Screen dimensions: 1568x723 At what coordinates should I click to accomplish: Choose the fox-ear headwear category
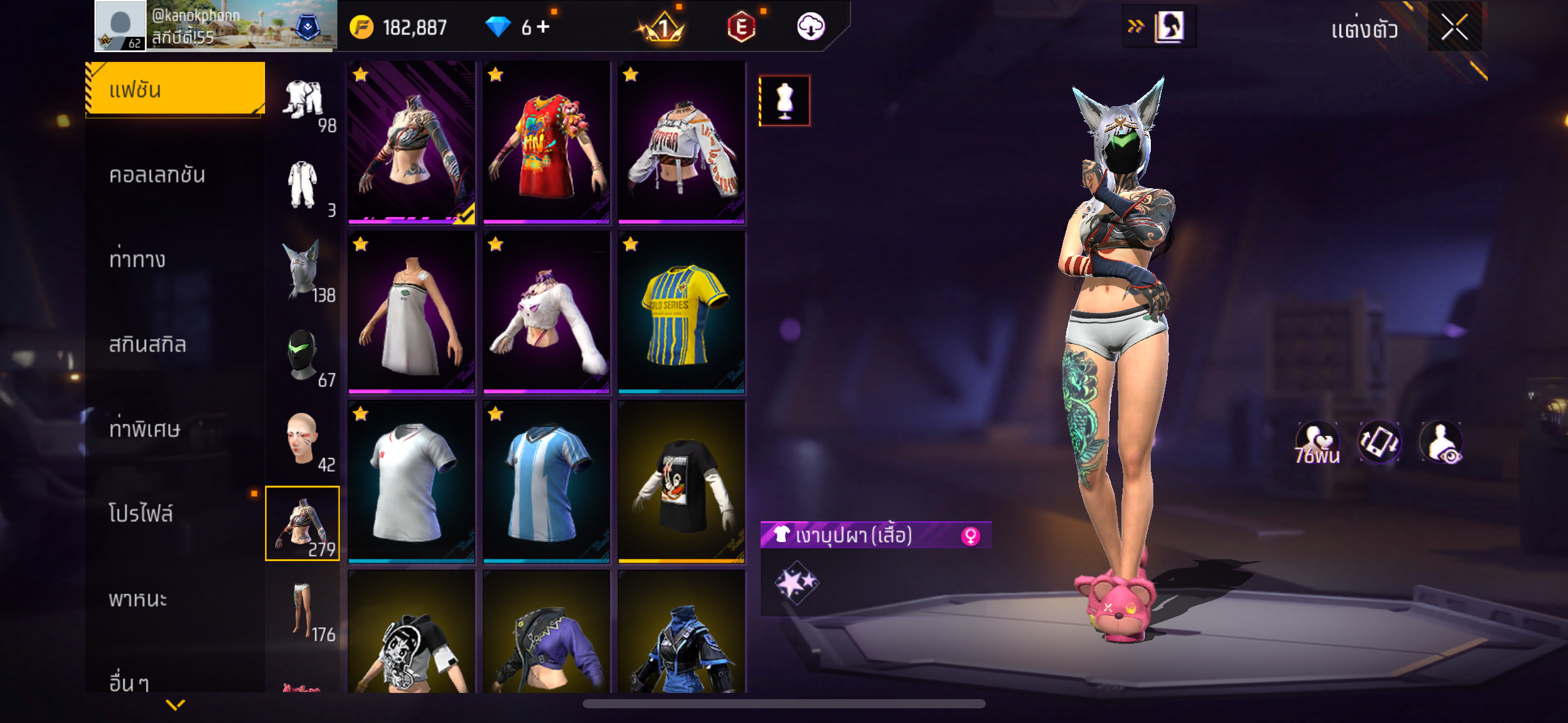pos(303,271)
